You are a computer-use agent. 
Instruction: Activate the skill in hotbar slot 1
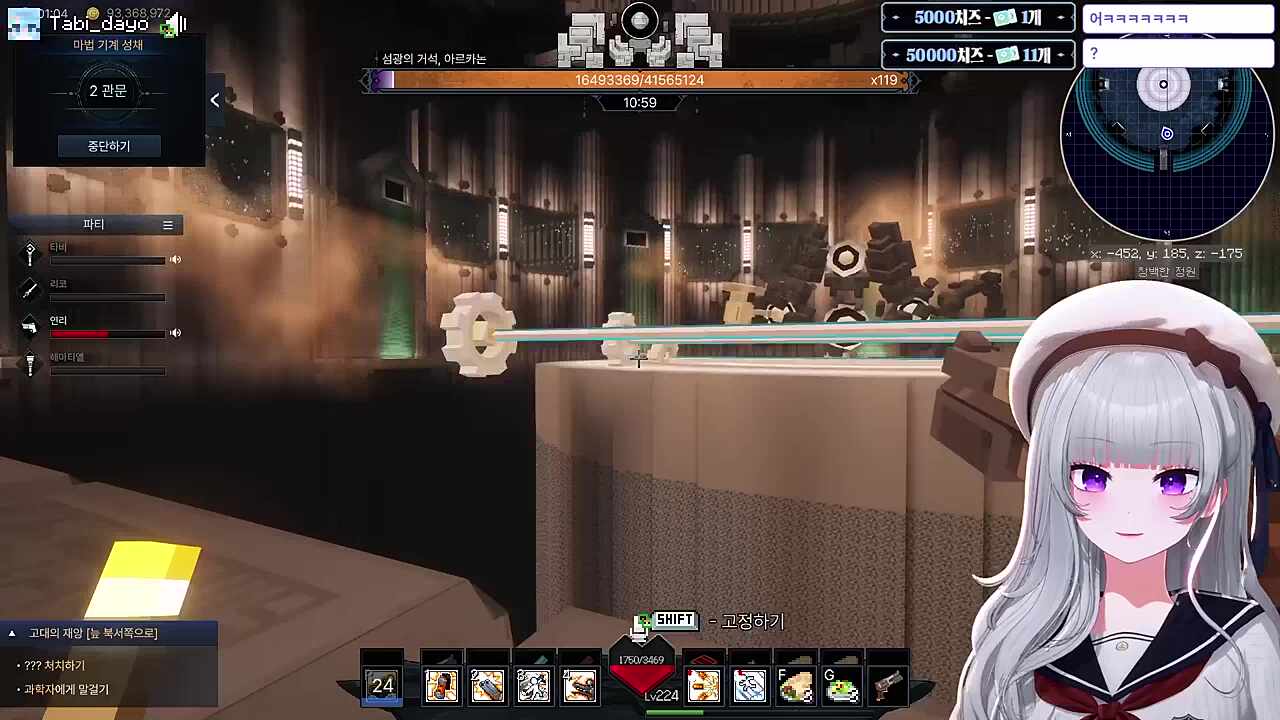coord(441,686)
